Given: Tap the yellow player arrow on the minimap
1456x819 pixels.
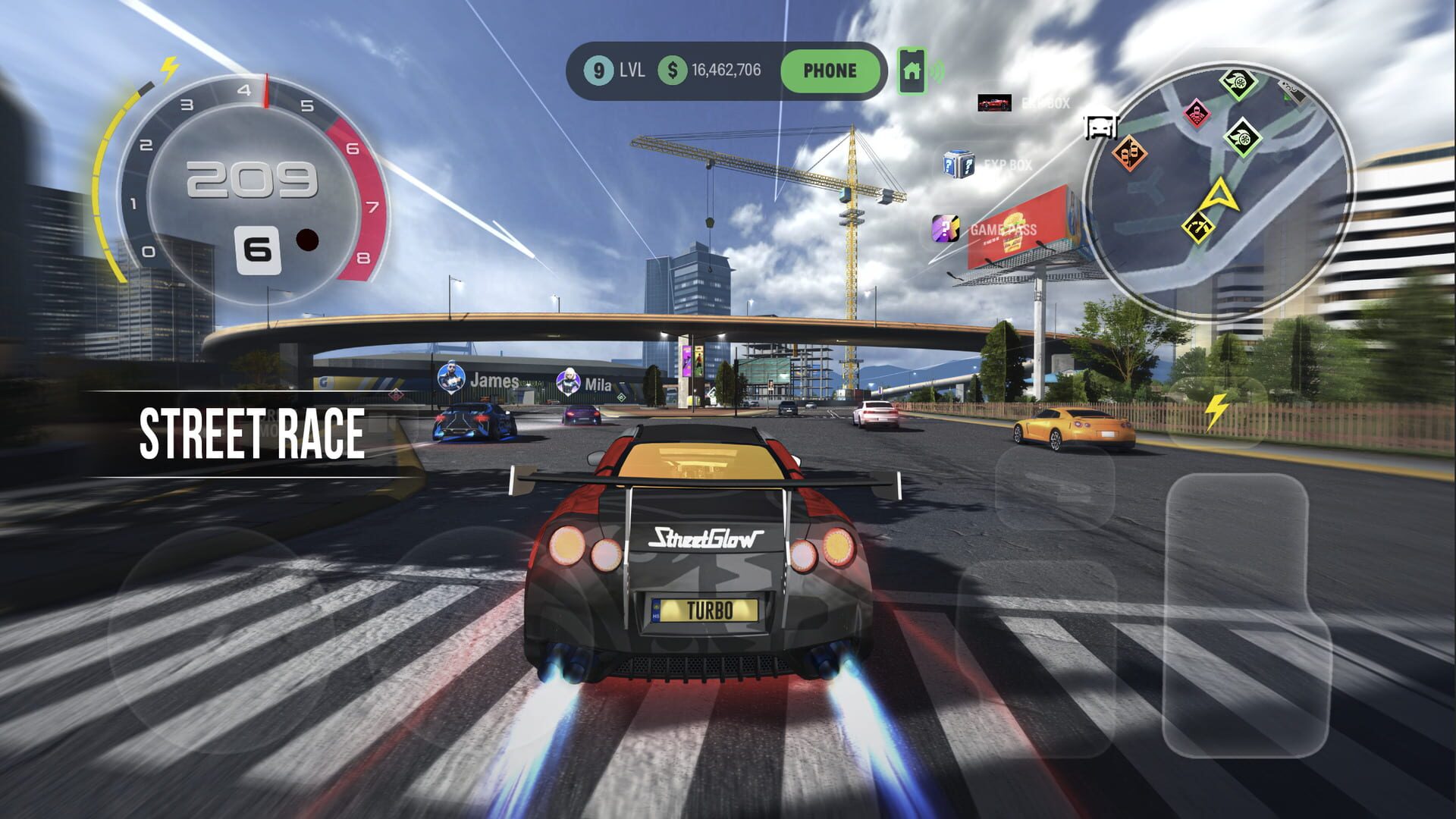Looking at the screenshot, I should pyautogui.click(x=1221, y=196).
